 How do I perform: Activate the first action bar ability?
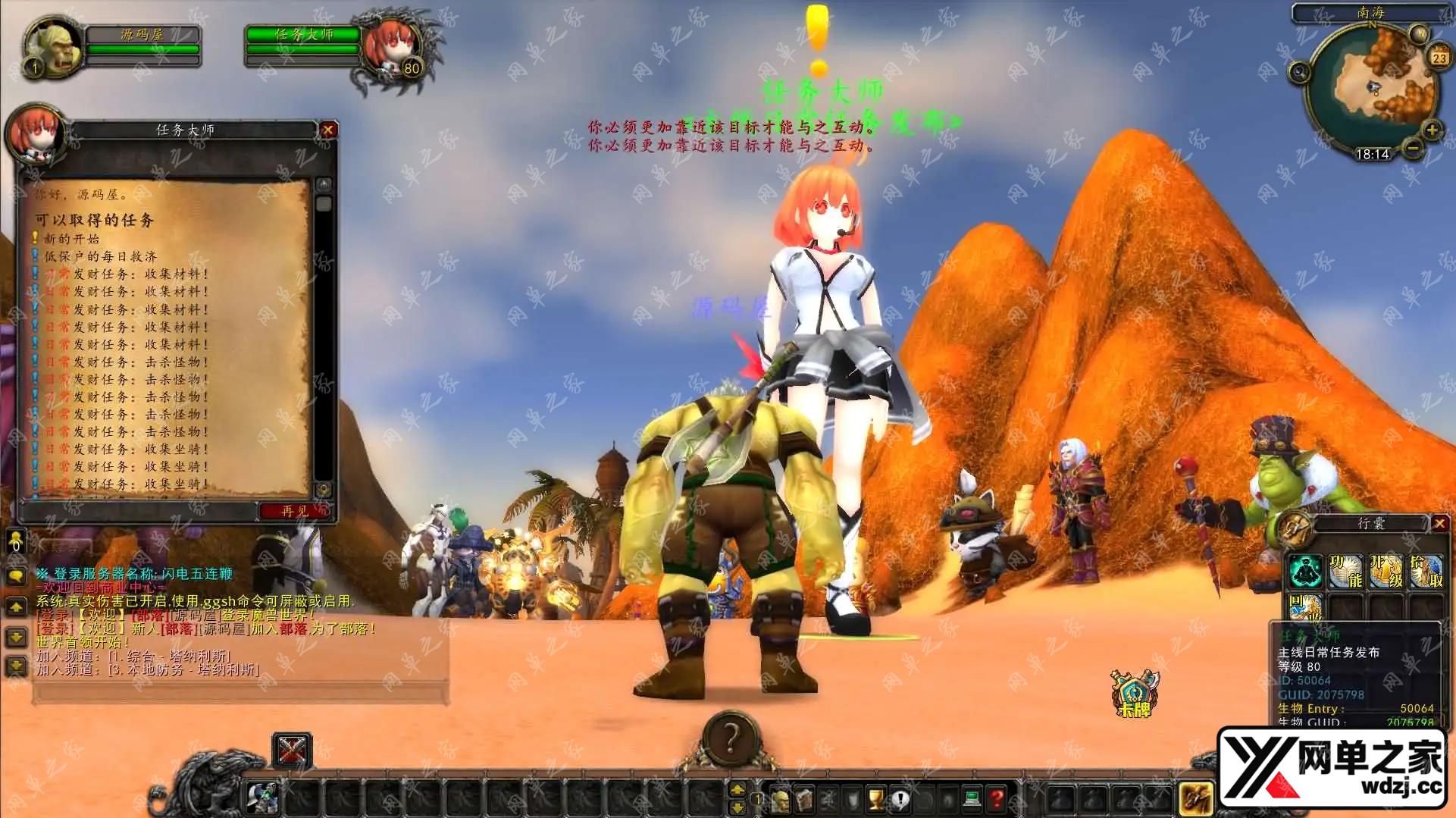pyautogui.click(x=262, y=798)
